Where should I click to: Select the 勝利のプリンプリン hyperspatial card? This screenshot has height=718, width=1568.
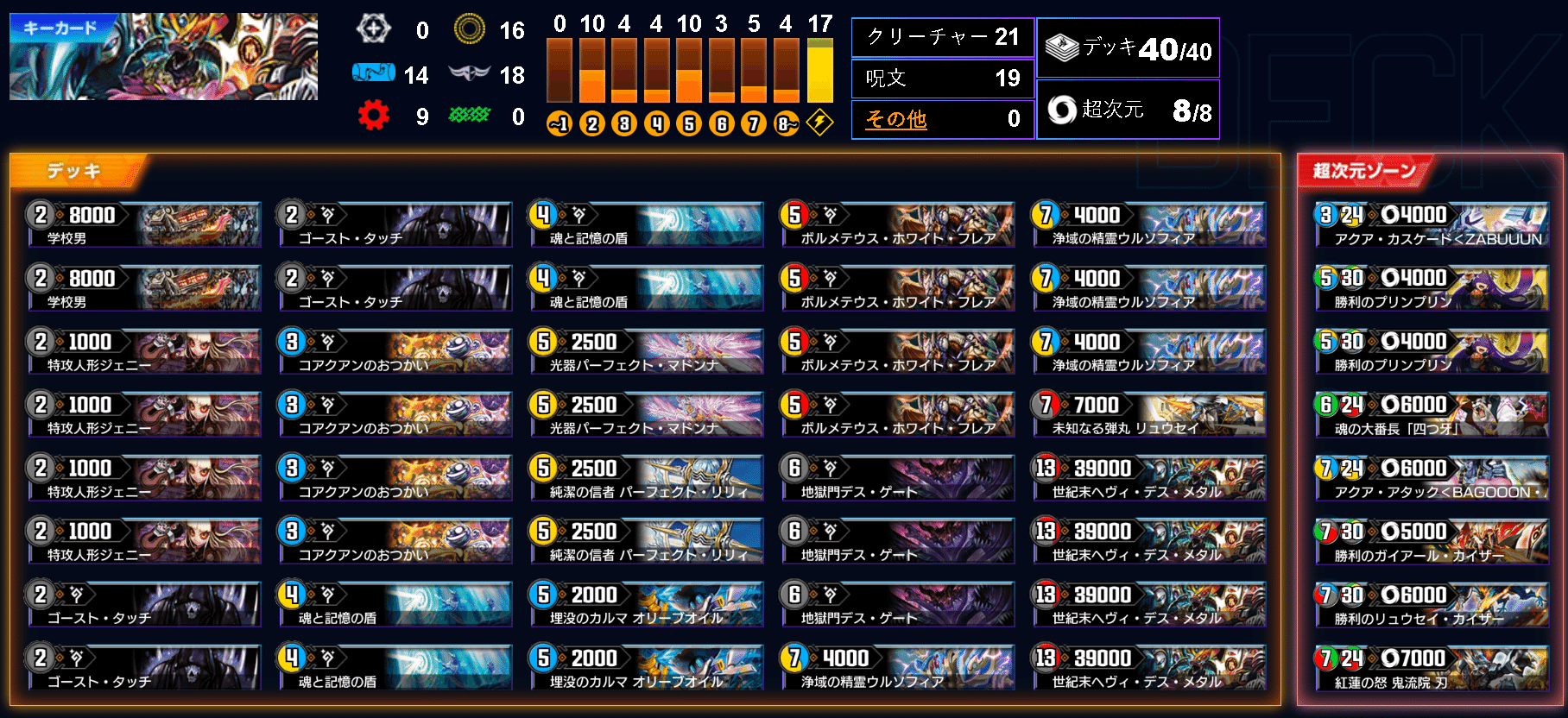pyautogui.click(x=1429, y=288)
